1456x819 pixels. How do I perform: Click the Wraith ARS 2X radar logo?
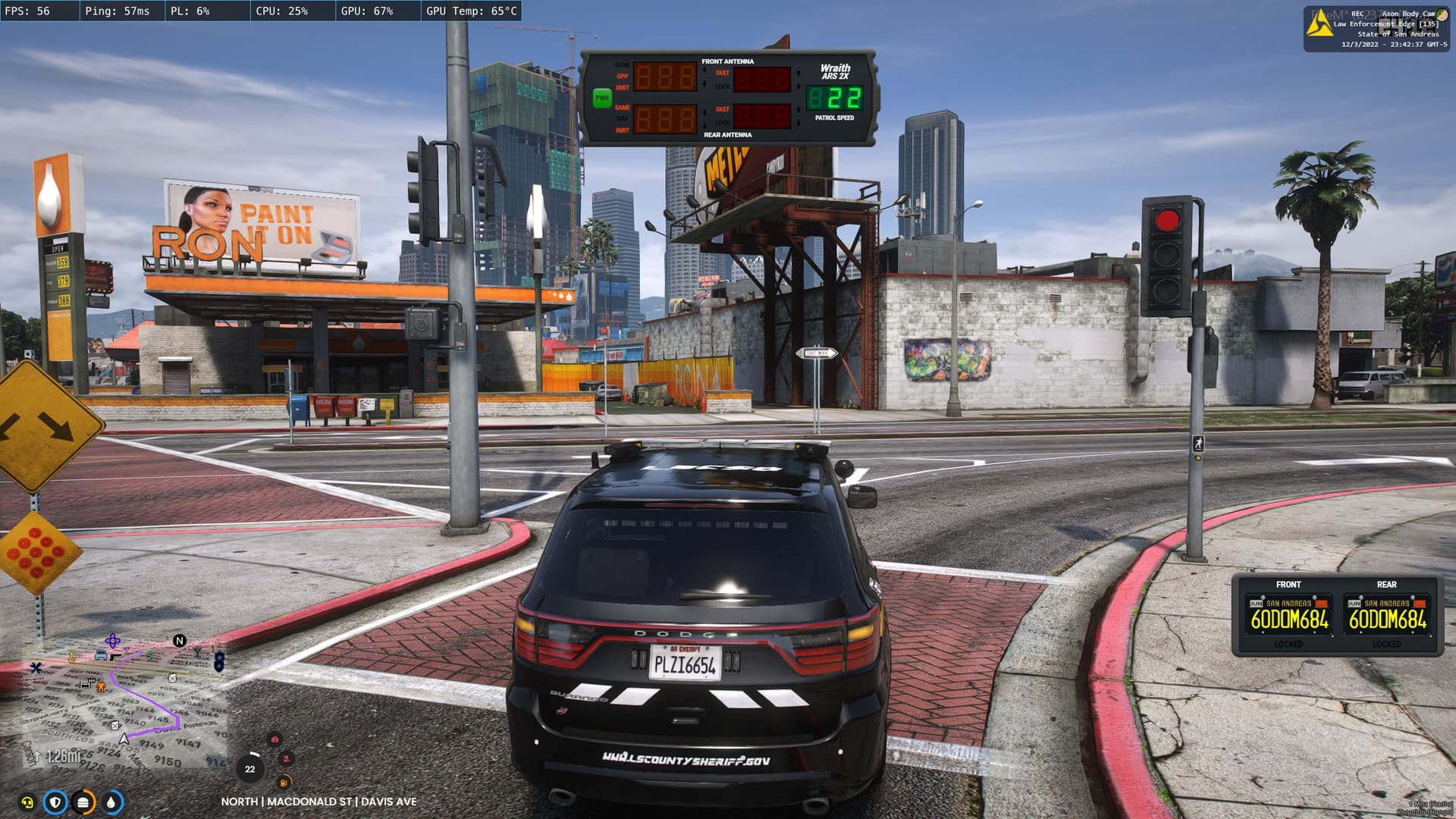tap(835, 71)
